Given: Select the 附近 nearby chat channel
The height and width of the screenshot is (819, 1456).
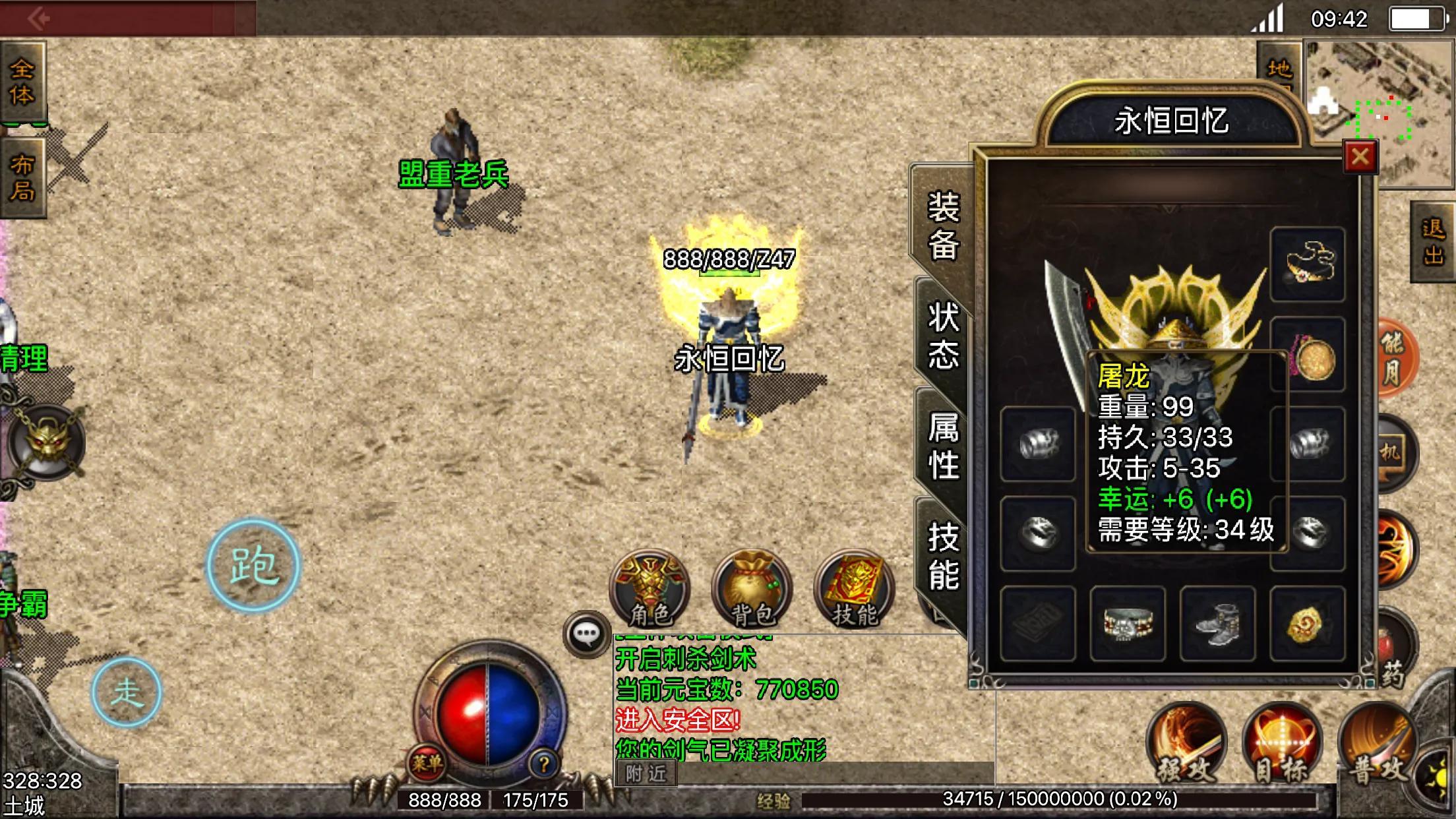Looking at the screenshot, I should click(646, 773).
